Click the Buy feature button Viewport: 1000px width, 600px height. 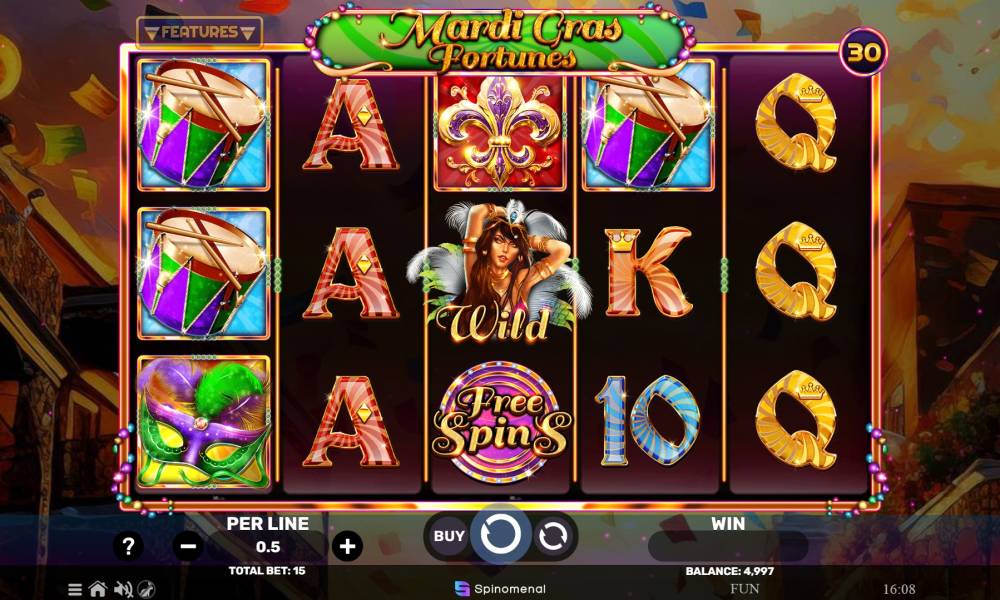449,536
